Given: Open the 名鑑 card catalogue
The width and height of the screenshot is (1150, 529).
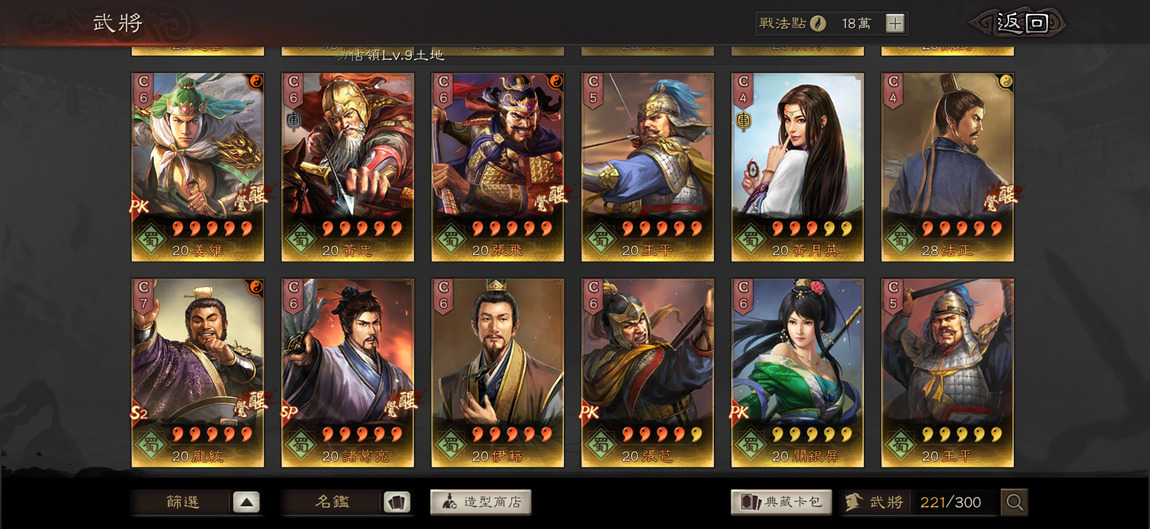Looking at the screenshot, I should [x=346, y=502].
